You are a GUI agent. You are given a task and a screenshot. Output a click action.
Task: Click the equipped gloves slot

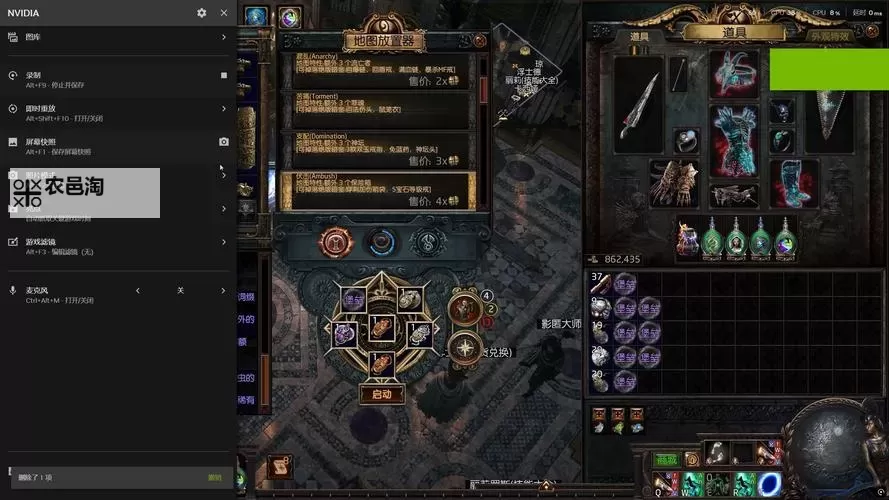[673, 183]
